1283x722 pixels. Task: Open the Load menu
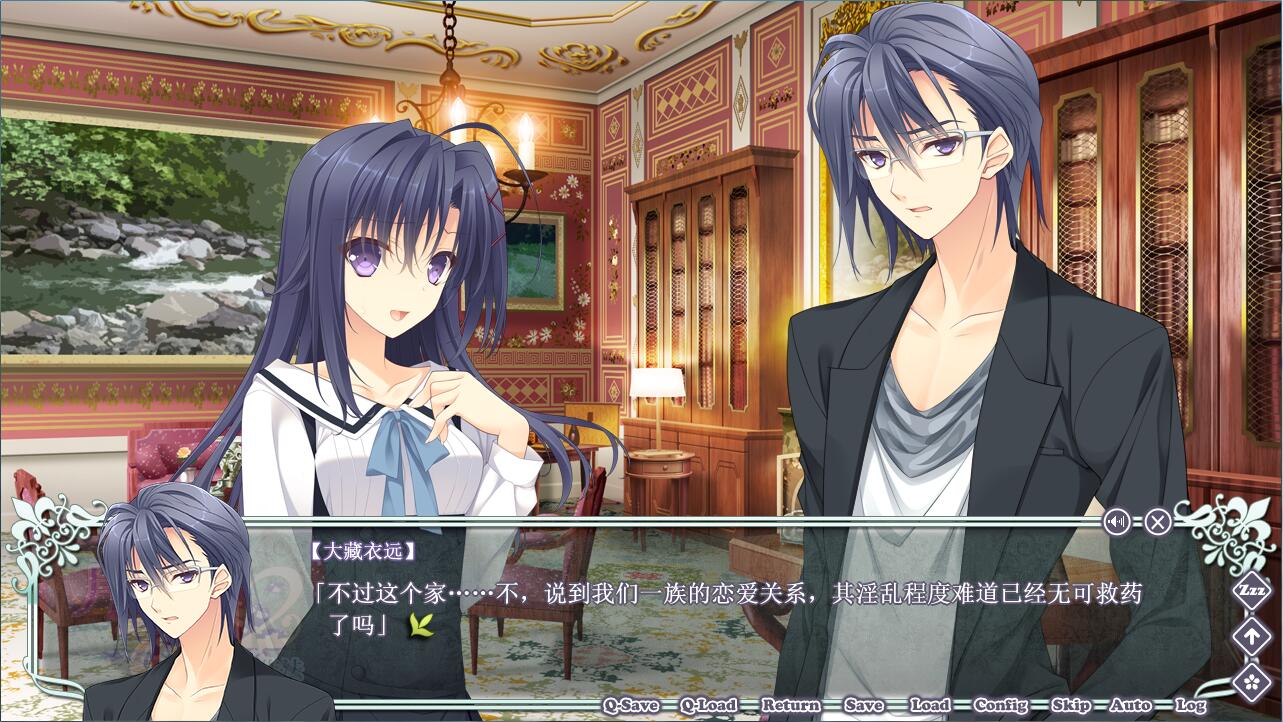(929, 705)
